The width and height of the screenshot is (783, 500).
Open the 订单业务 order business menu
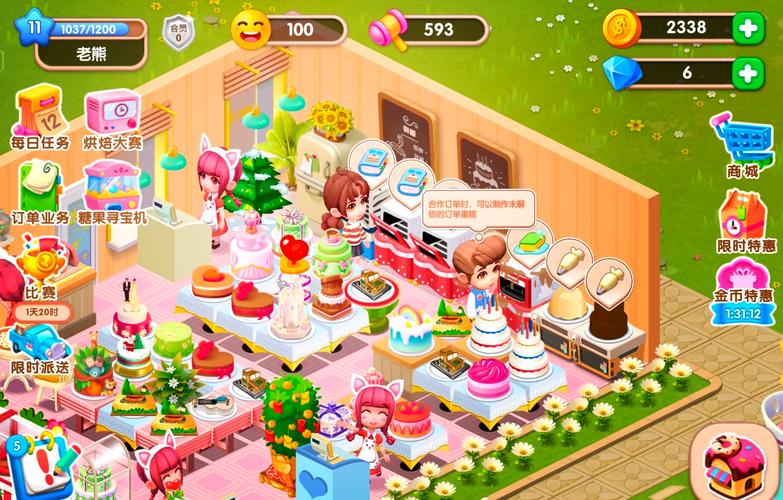point(40,188)
